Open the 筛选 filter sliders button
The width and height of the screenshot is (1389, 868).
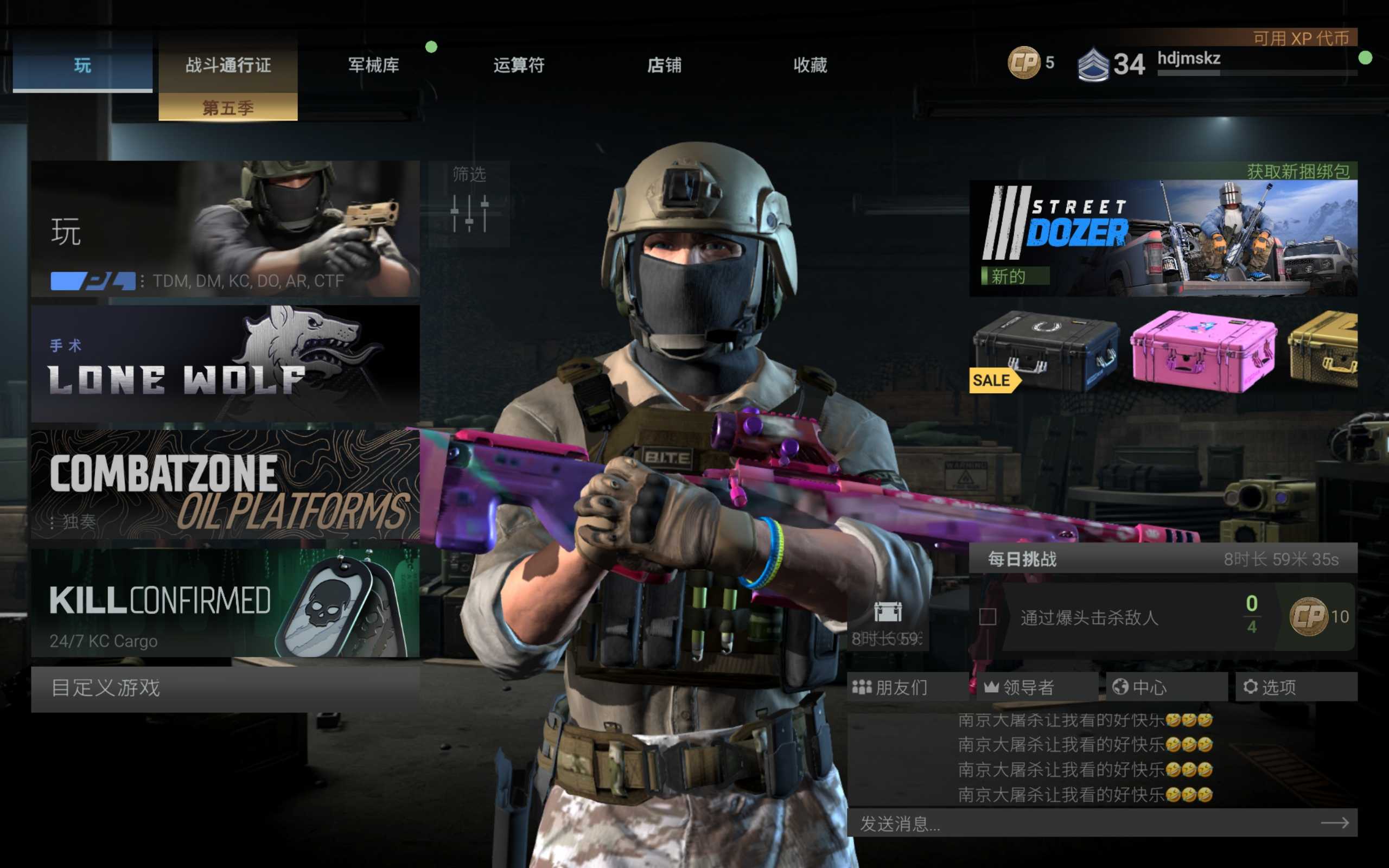click(x=469, y=205)
